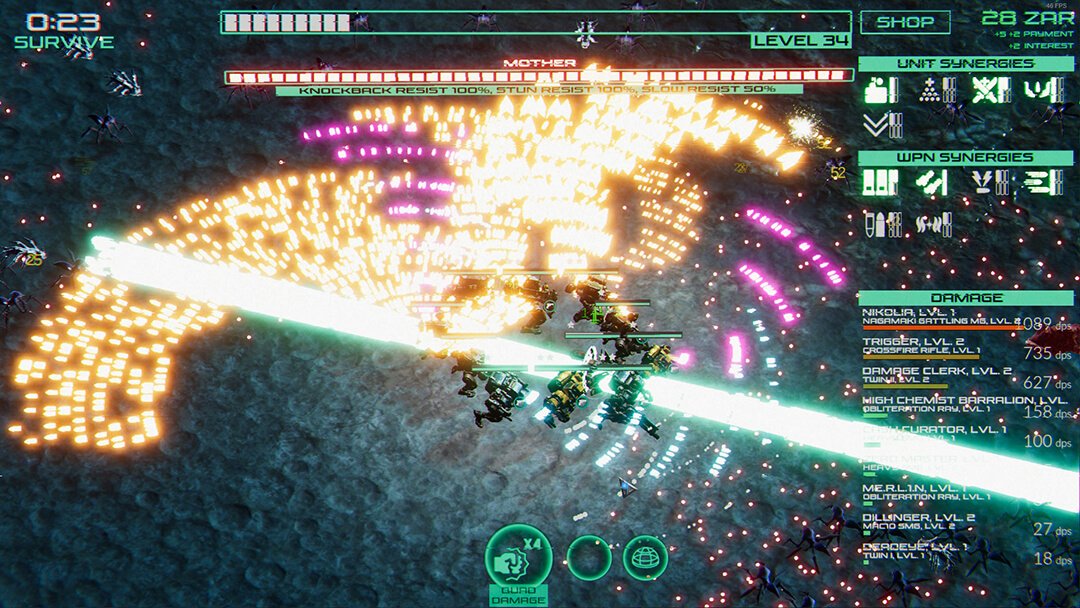Open the Shop
Image resolution: width=1080 pixels, height=608 pixels.
[905, 21]
